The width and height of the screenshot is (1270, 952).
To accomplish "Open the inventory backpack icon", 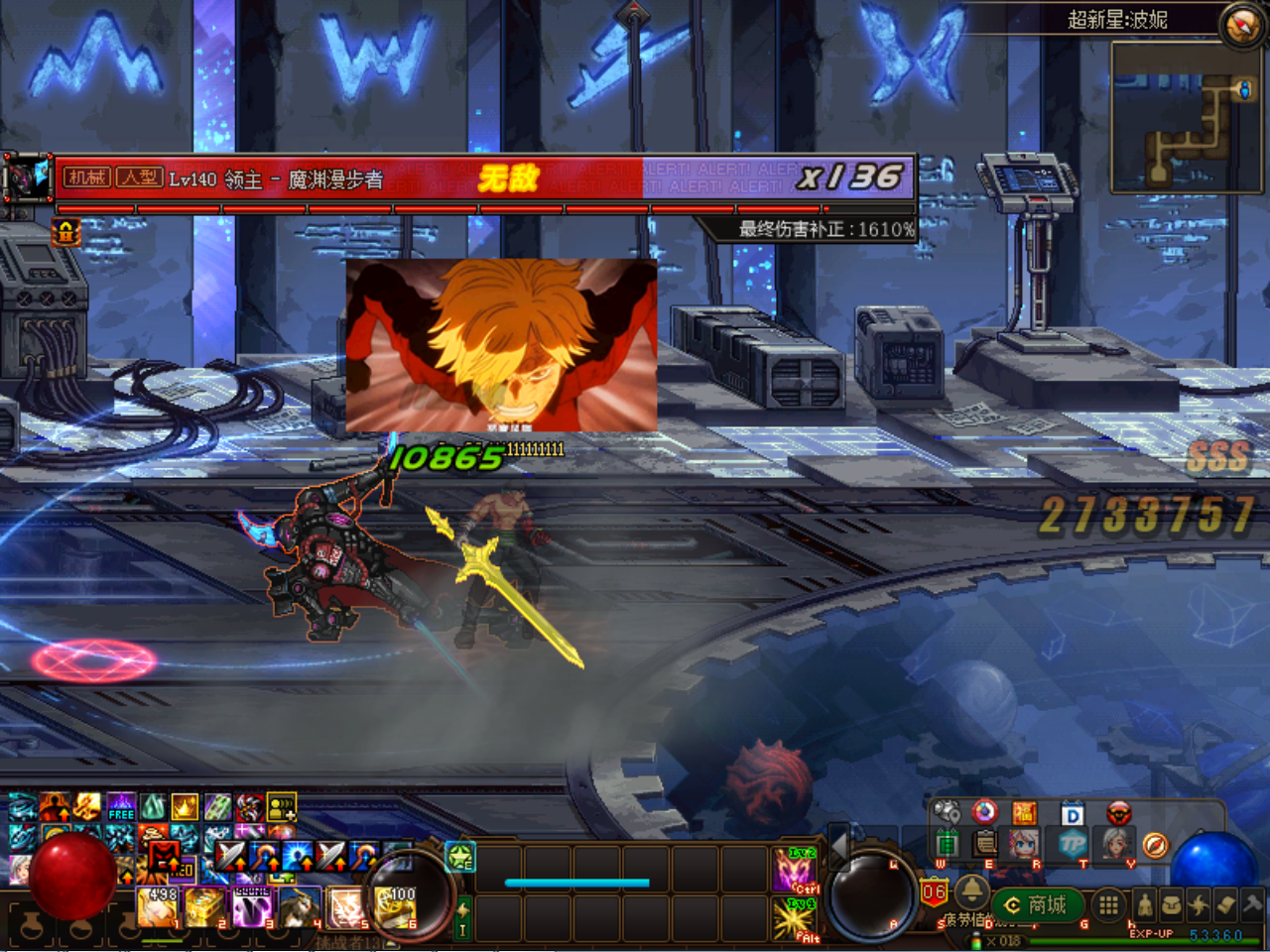I will pyautogui.click(x=1172, y=904).
